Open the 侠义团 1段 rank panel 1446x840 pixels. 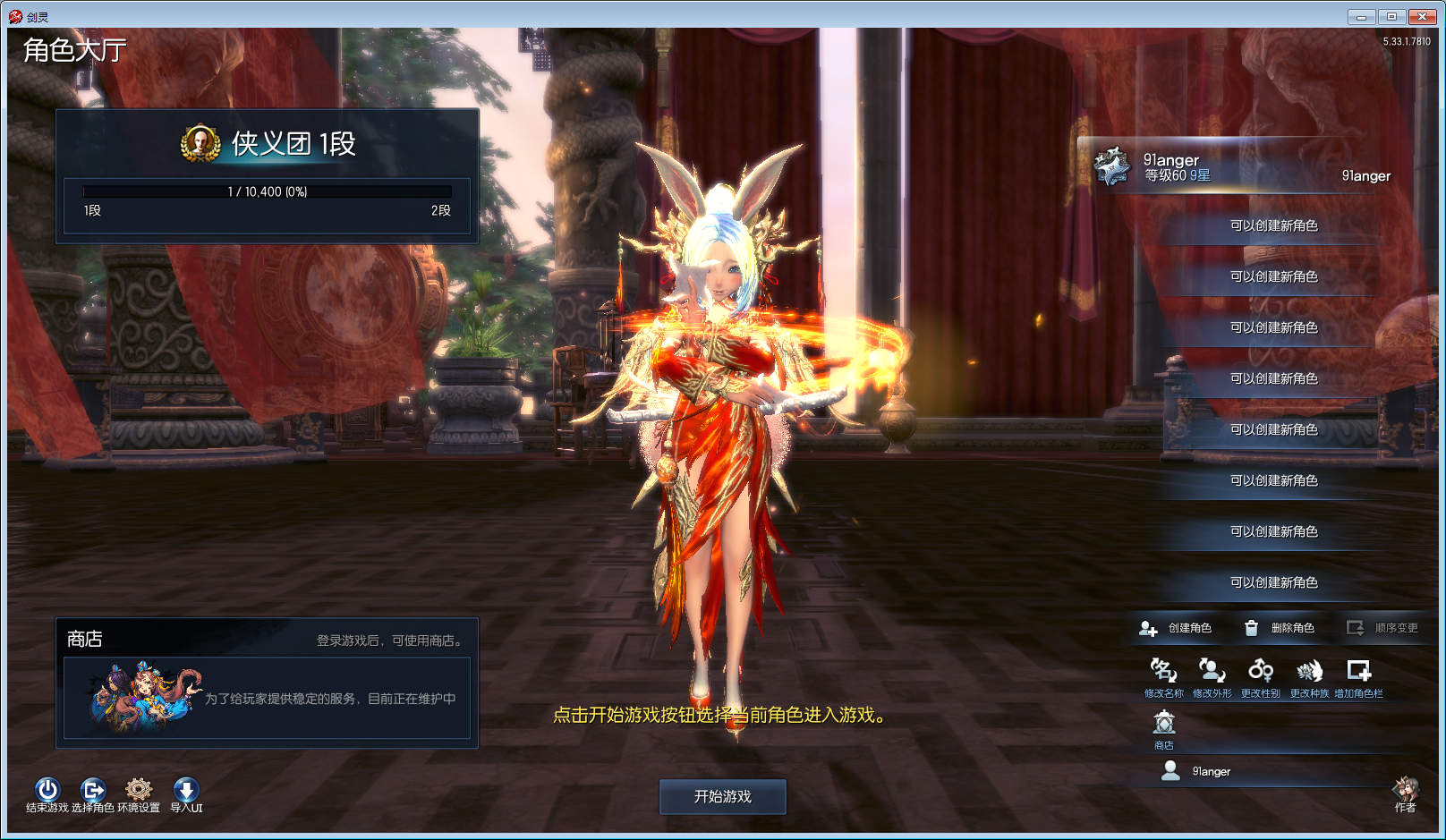point(267,176)
